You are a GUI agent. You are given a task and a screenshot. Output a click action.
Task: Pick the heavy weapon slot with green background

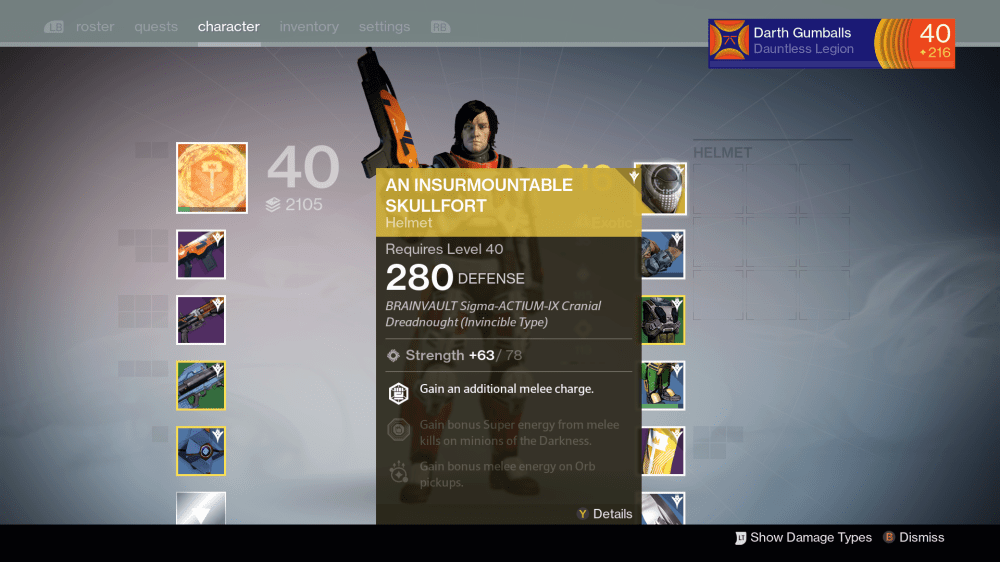click(201, 386)
